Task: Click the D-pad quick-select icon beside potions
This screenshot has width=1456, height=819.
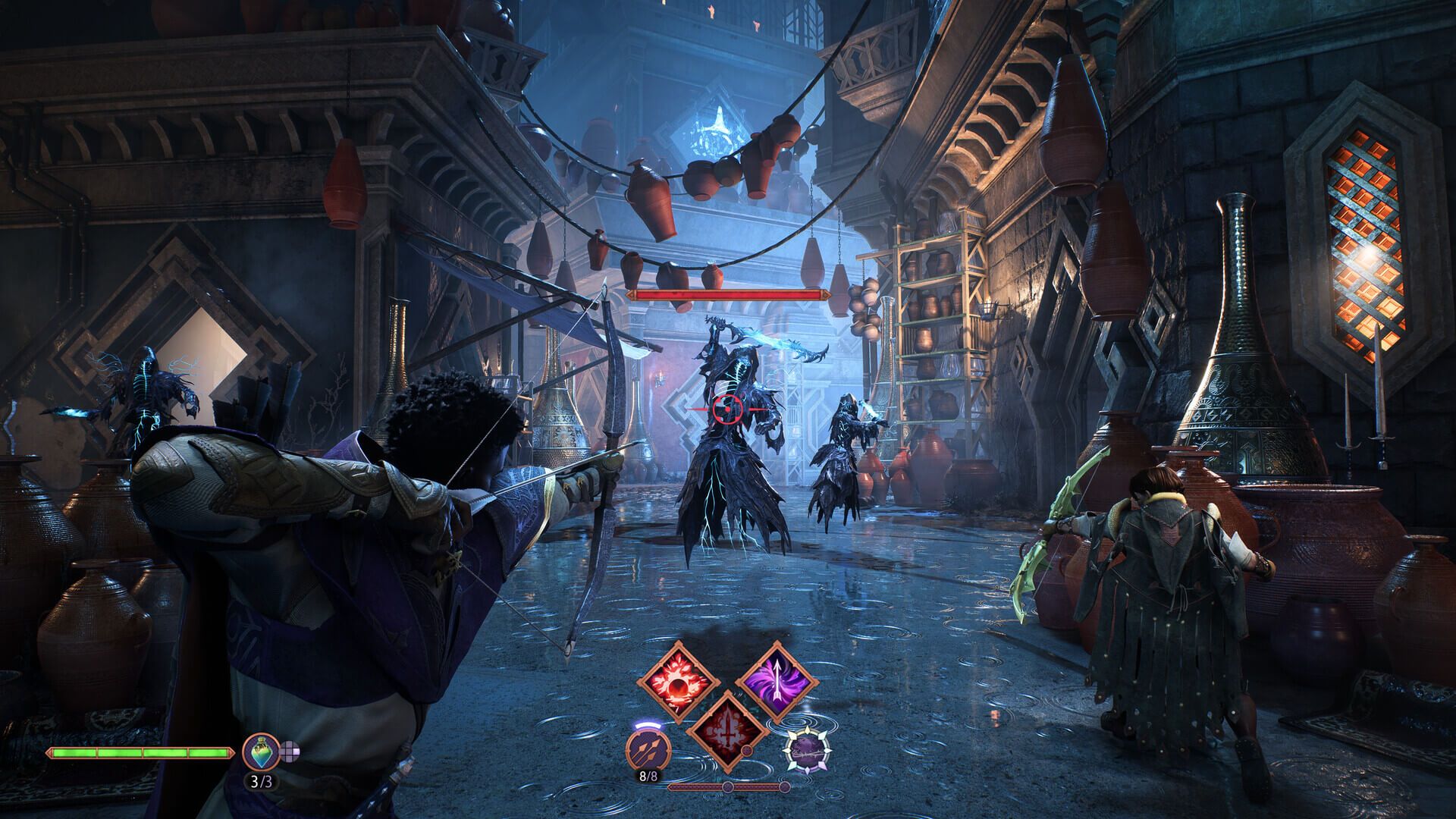Action: point(289,751)
